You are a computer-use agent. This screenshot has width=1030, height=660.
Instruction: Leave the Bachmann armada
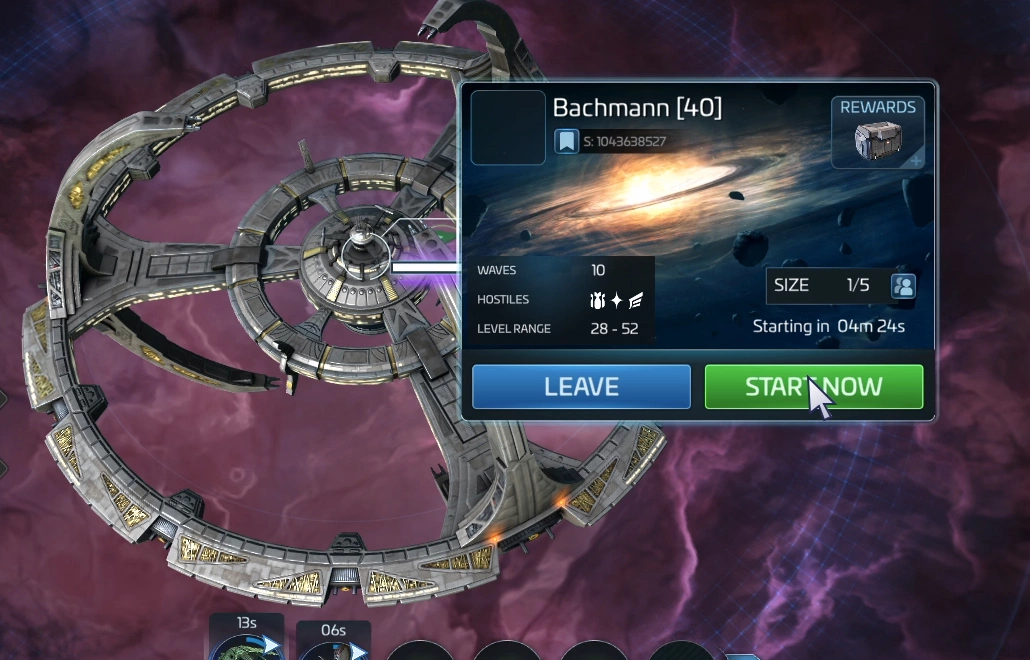[x=581, y=387]
